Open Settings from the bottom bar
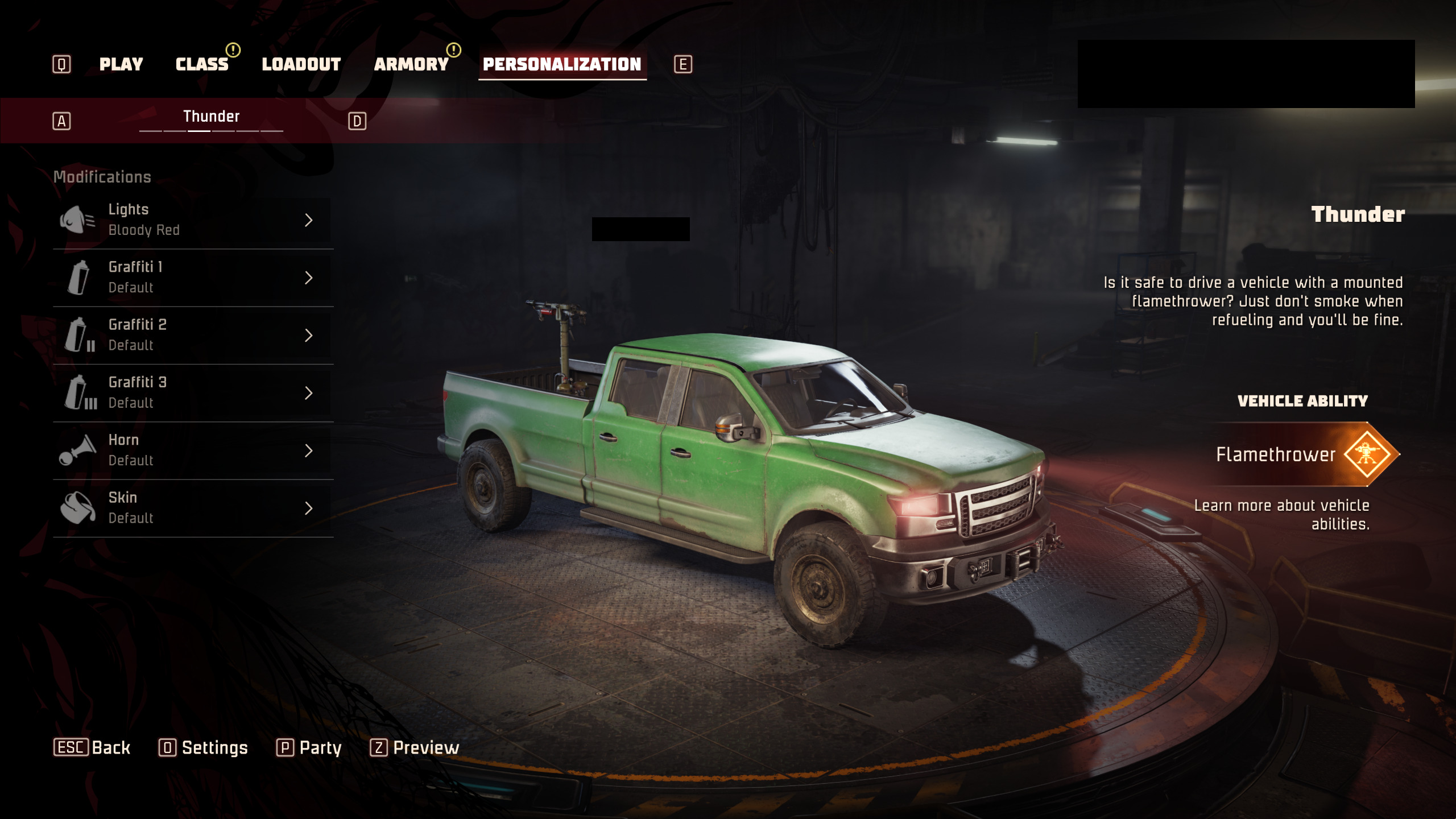 point(204,747)
